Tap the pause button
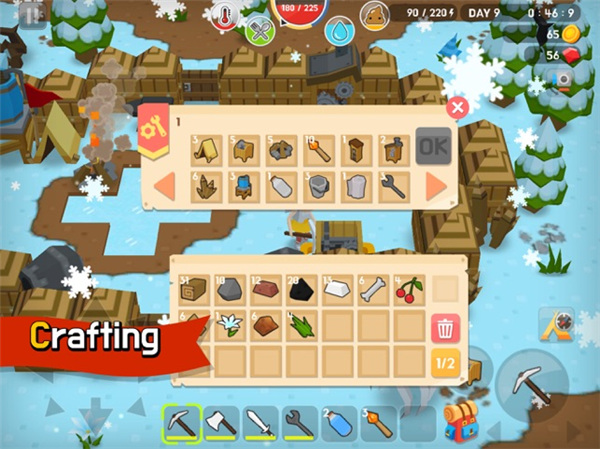 [x=32, y=13]
